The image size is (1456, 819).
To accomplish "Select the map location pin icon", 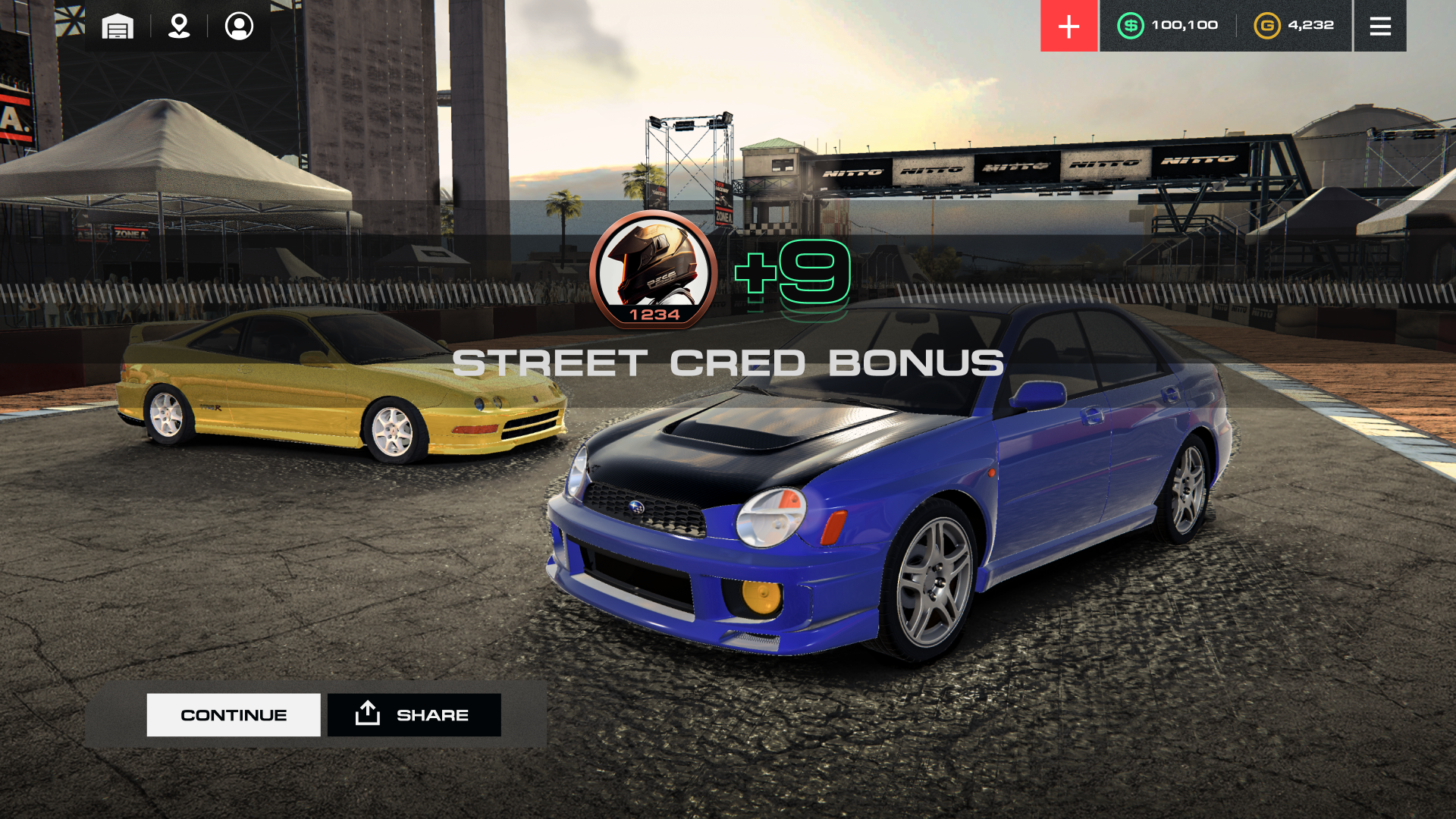I will [178, 26].
